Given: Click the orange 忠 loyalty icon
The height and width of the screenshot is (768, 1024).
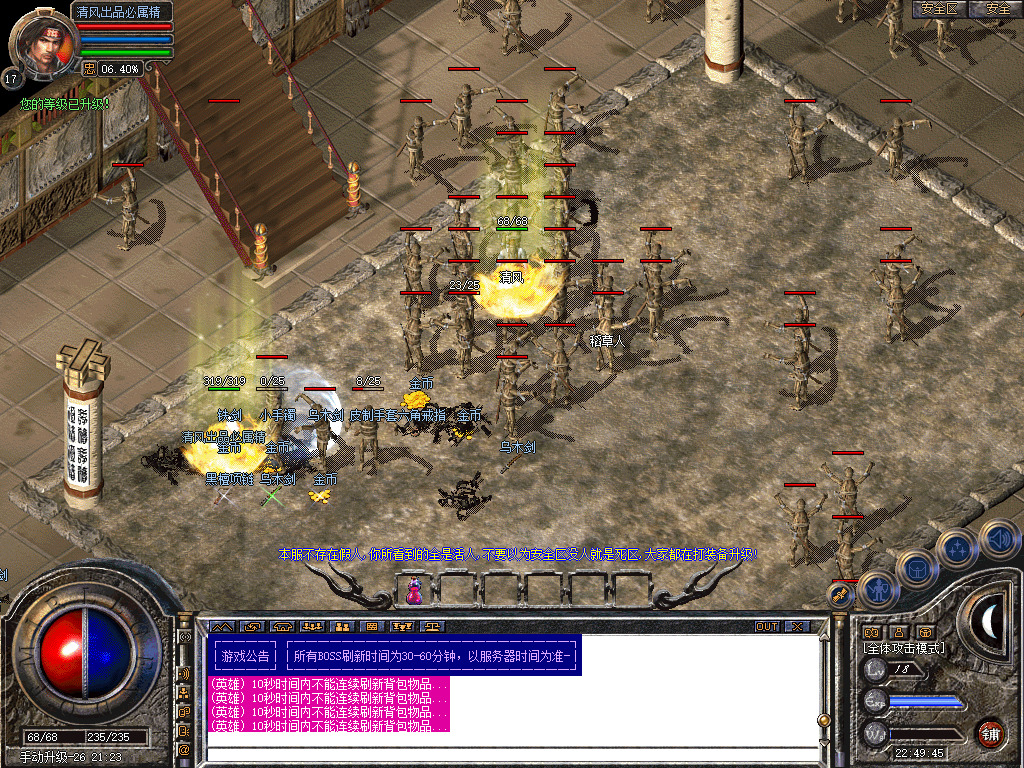Looking at the screenshot, I should coord(89,68).
